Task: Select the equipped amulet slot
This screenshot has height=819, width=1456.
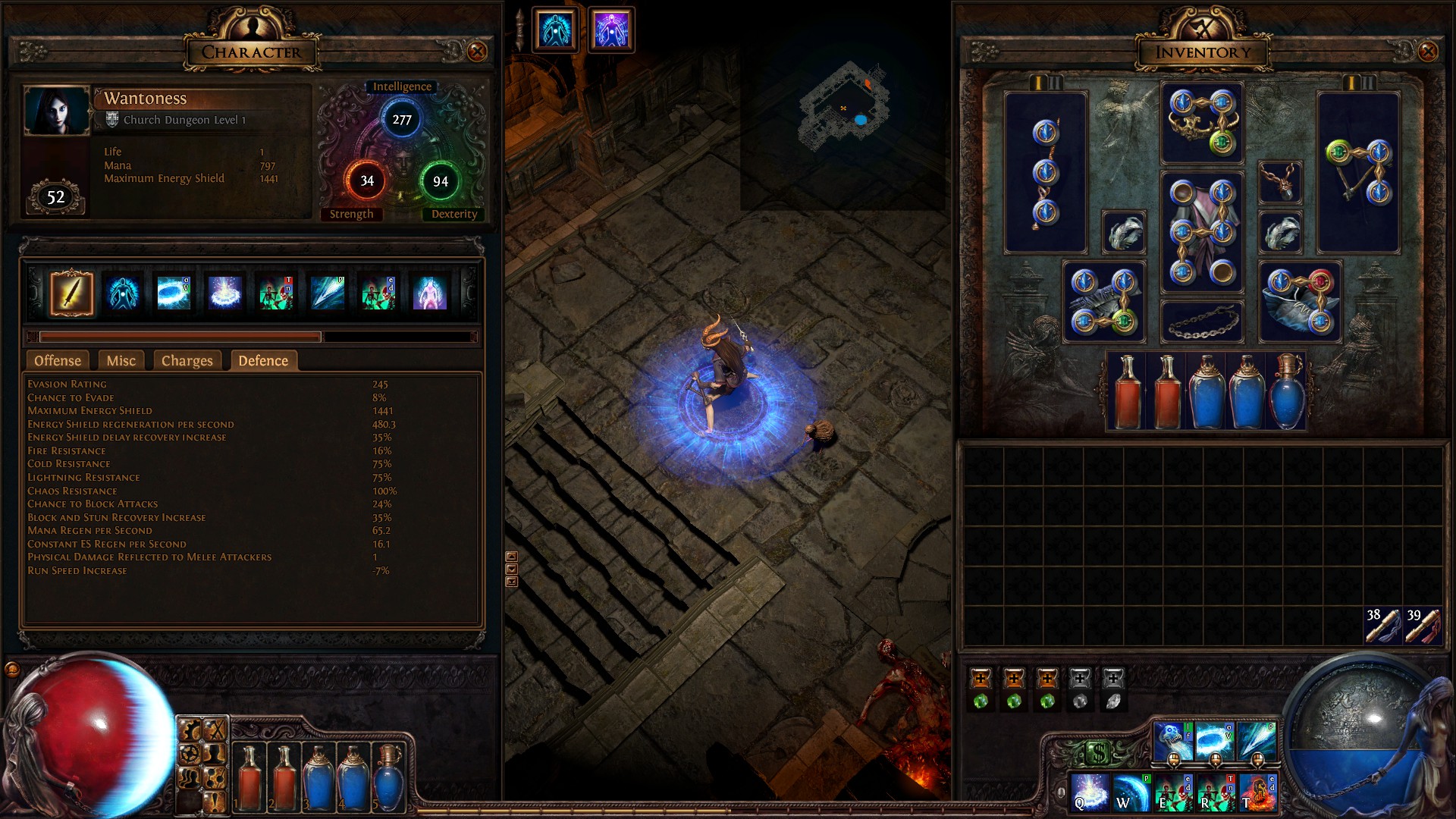Action: point(1280,183)
